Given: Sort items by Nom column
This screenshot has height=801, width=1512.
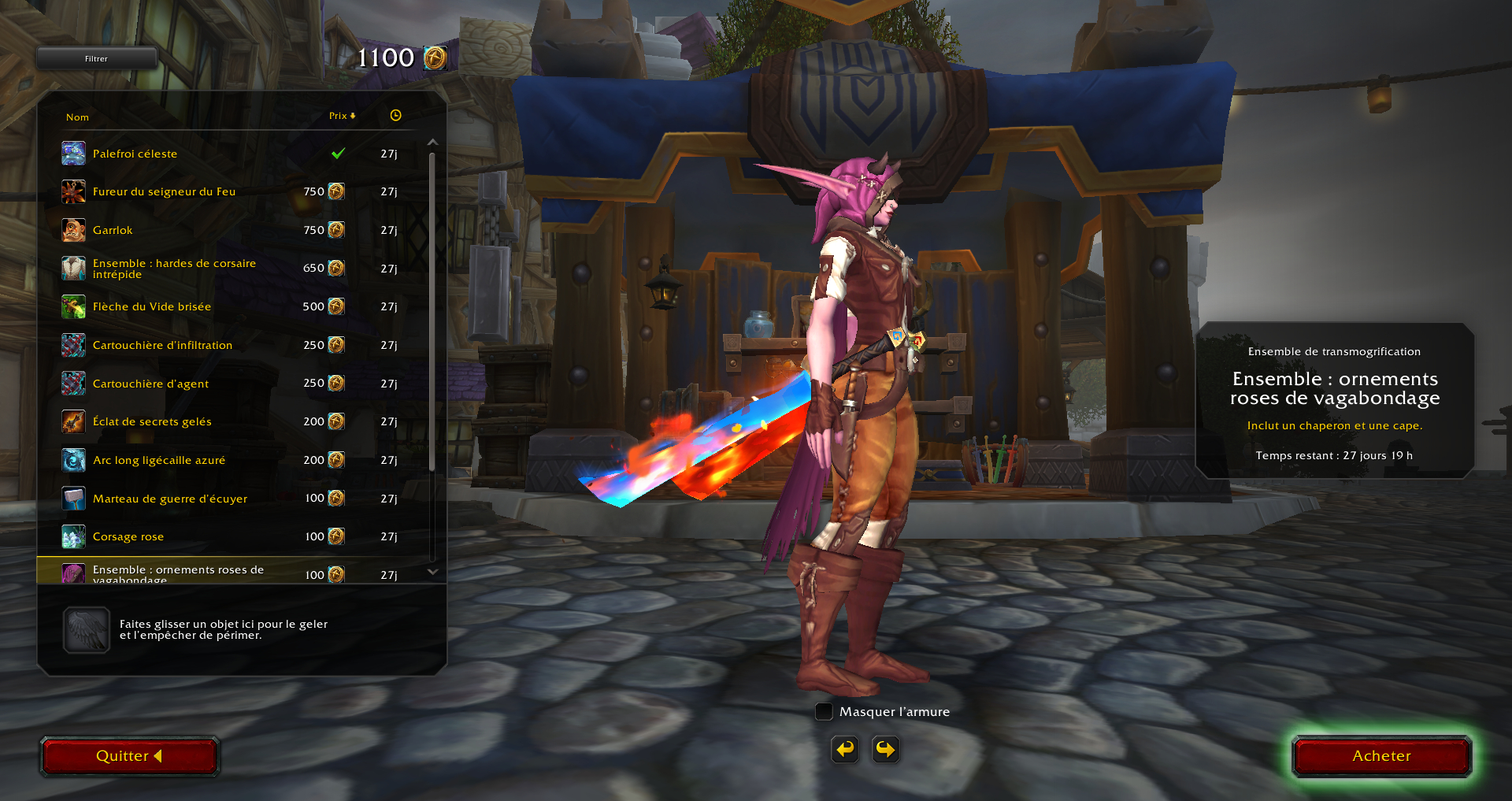Looking at the screenshot, I should [77, 117].
